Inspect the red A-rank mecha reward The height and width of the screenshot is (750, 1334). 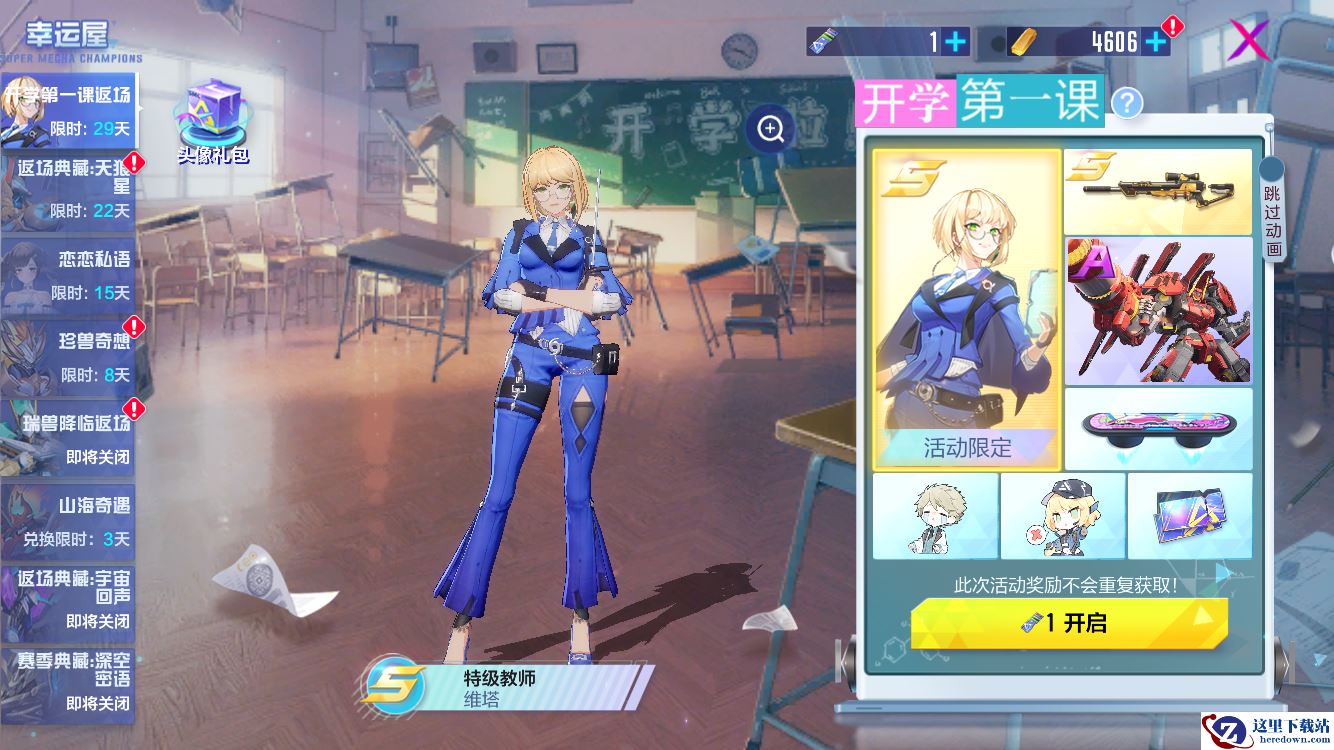1157,311
